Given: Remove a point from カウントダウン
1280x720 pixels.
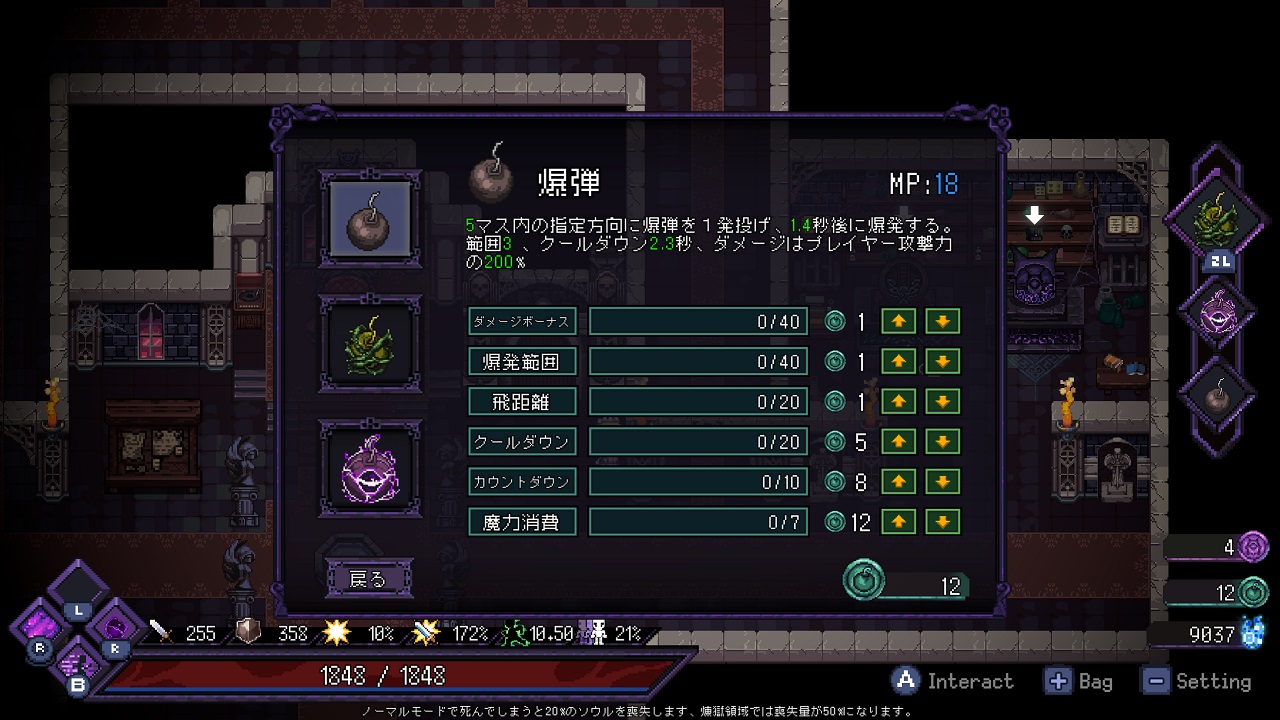Looking at the screenshot, I should pos(942,481).
